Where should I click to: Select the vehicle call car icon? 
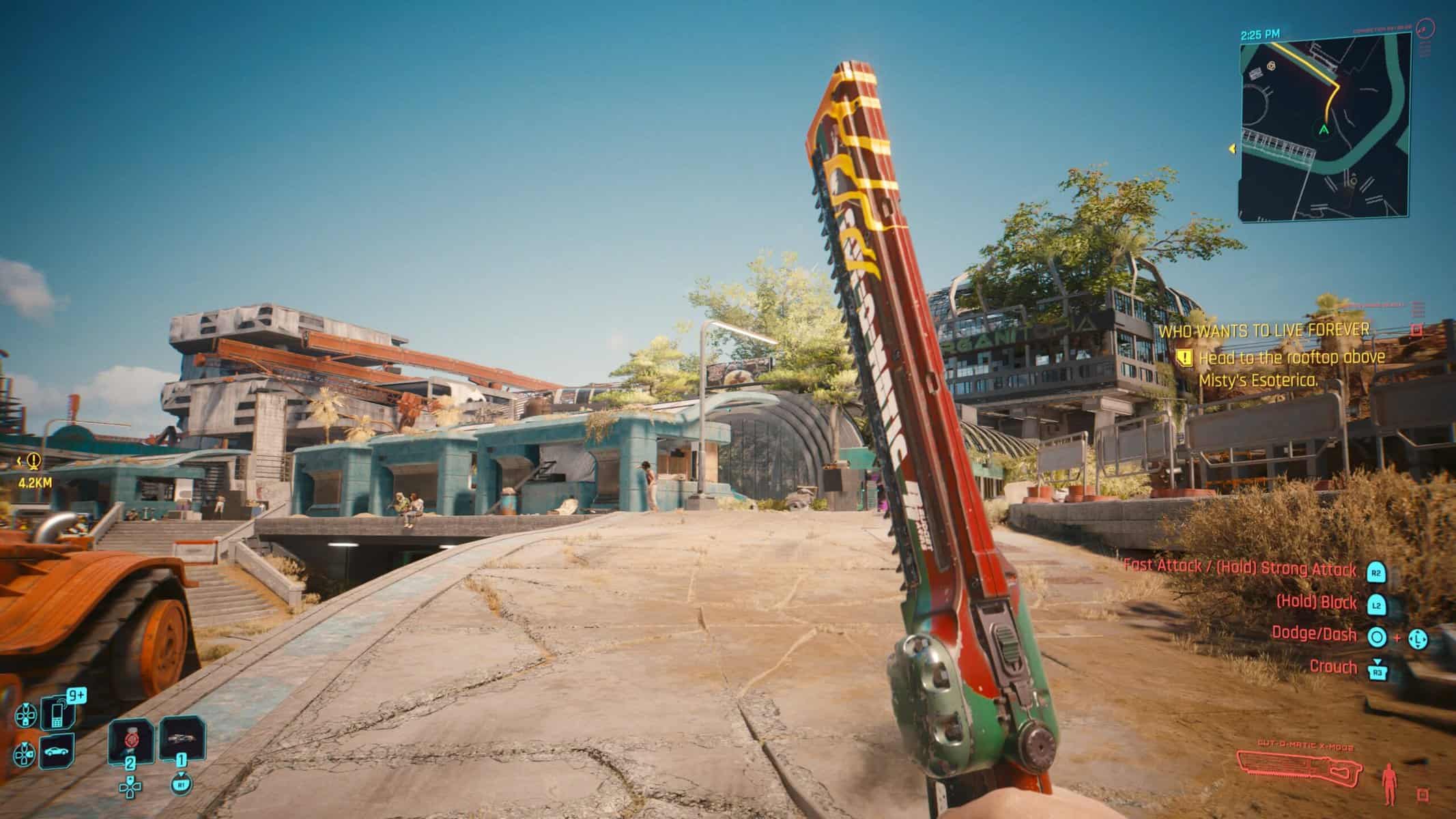point(56,752)
